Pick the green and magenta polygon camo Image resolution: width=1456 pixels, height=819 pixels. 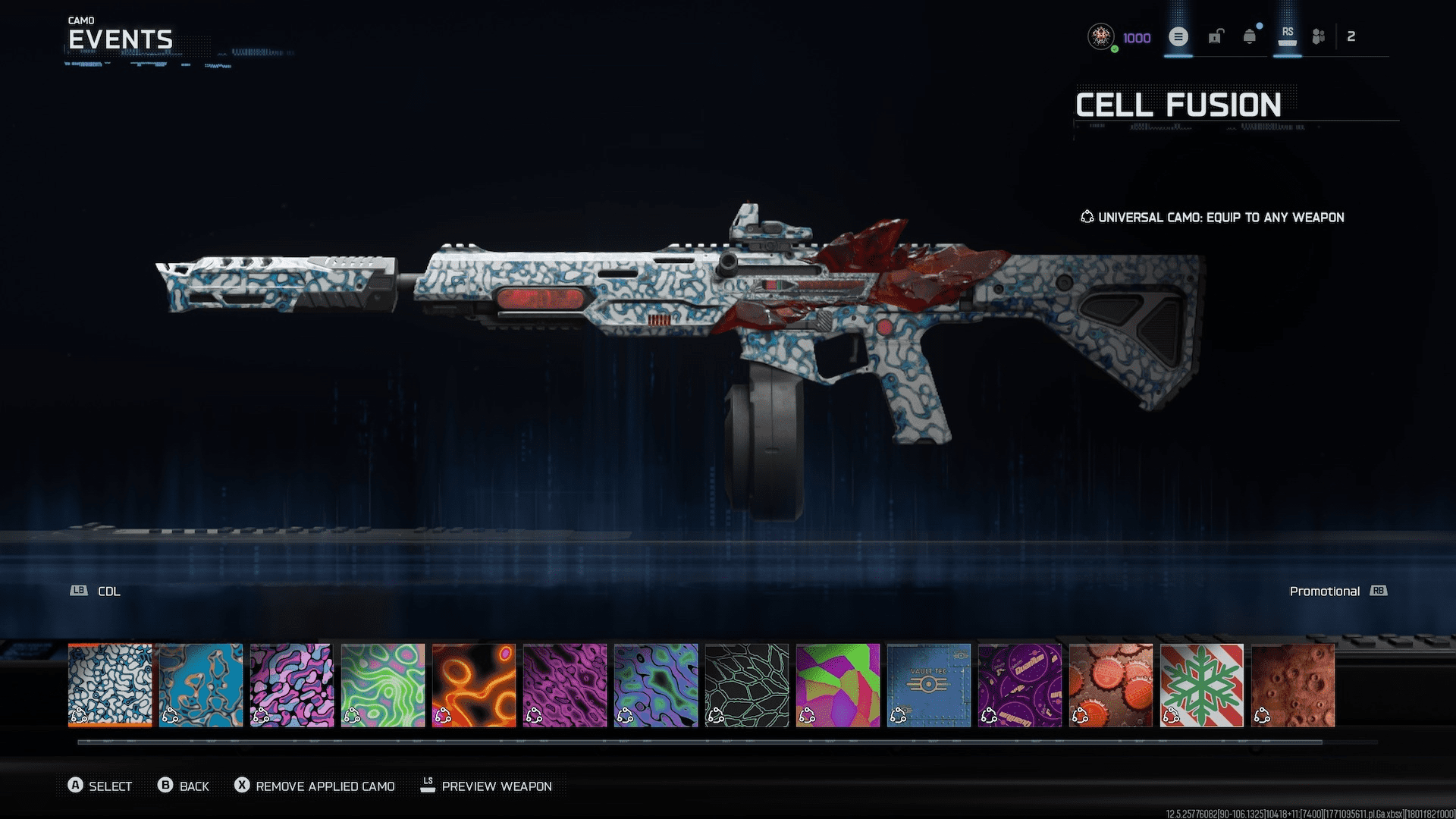click(x=838, y=685)
